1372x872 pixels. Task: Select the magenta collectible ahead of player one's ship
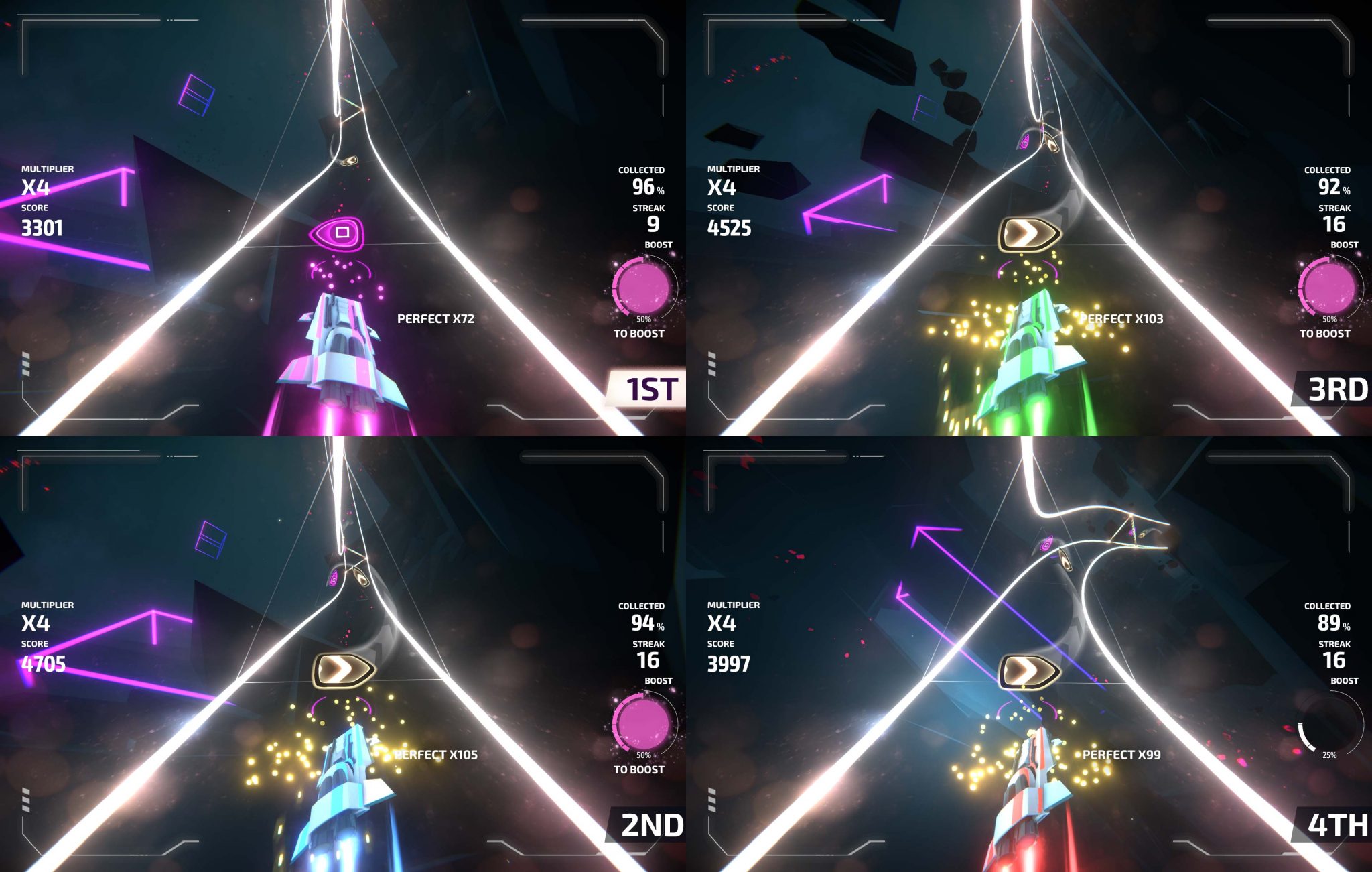coord(343,233)
